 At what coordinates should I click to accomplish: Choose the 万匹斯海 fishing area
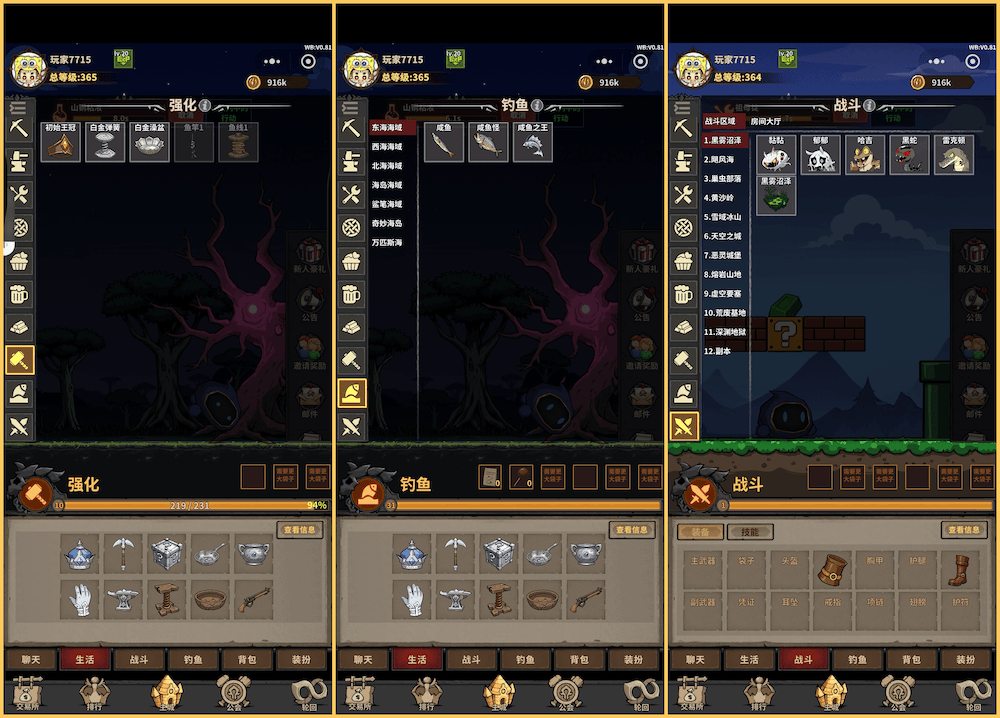click(389, 243)
